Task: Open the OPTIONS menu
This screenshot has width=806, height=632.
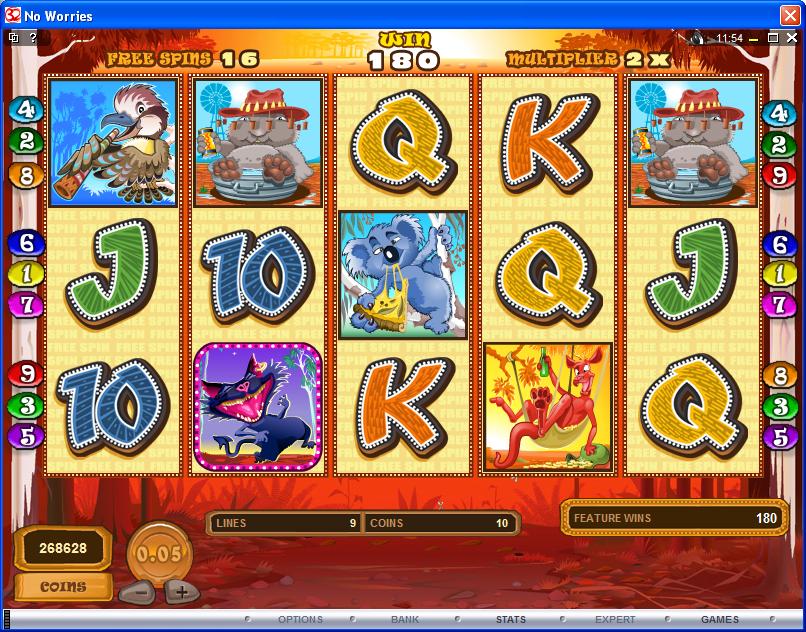Action: 300,620
